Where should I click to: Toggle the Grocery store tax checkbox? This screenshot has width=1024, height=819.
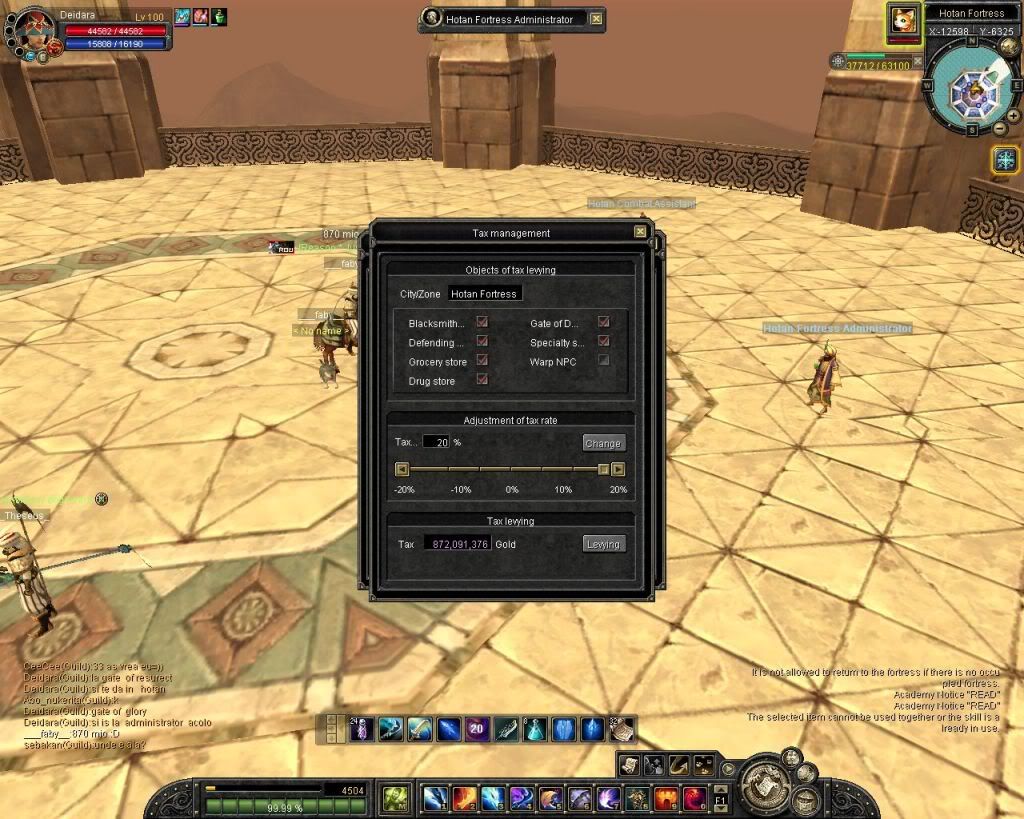point(482,361)
